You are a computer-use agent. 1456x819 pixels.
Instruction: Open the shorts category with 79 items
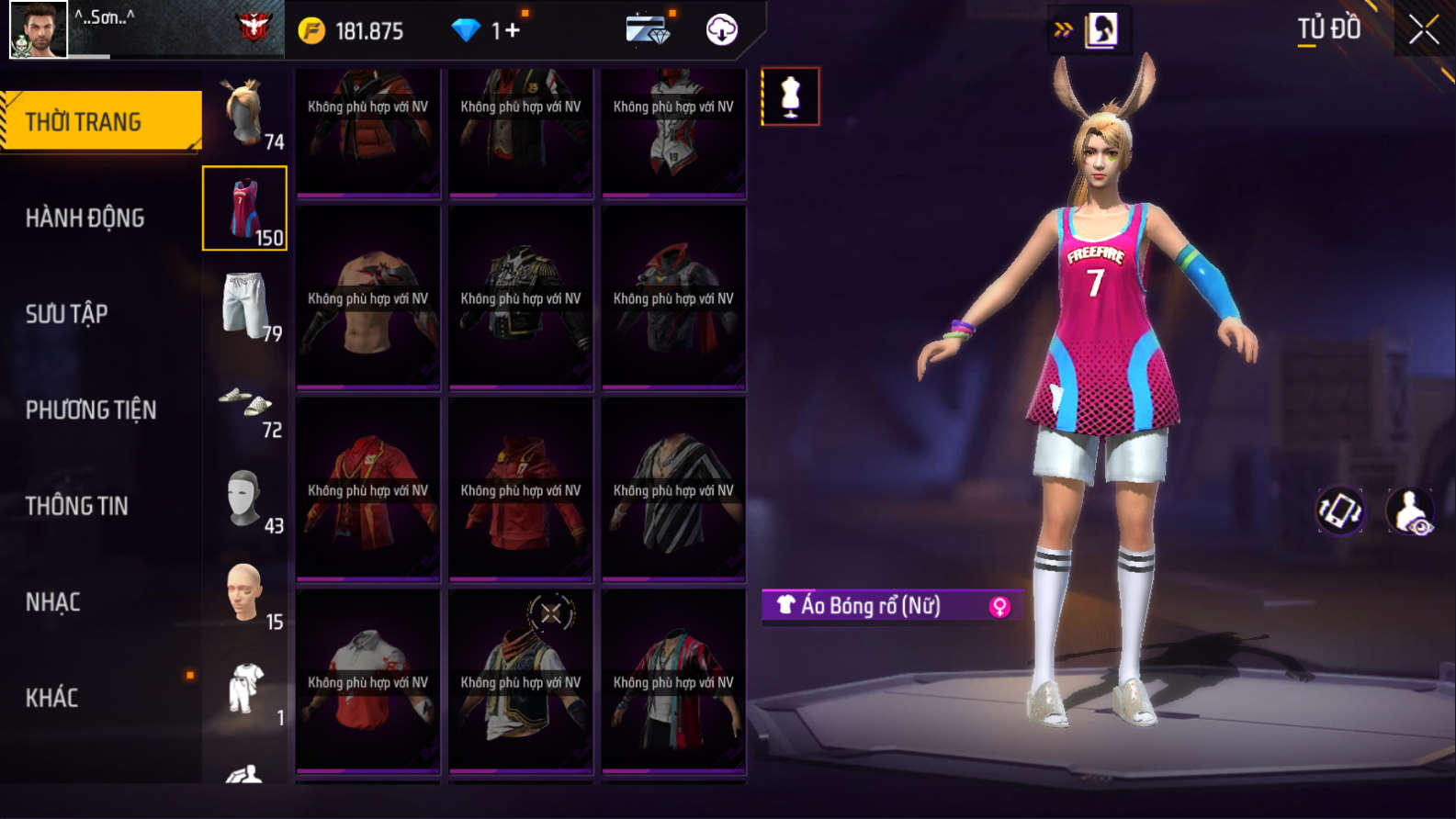pyautogui.click(x=245, y=305)
